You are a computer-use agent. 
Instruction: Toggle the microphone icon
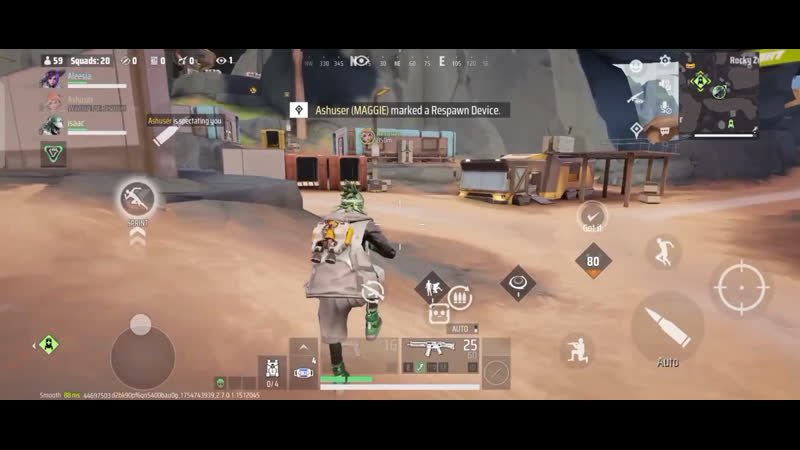[x=664, y=106]
